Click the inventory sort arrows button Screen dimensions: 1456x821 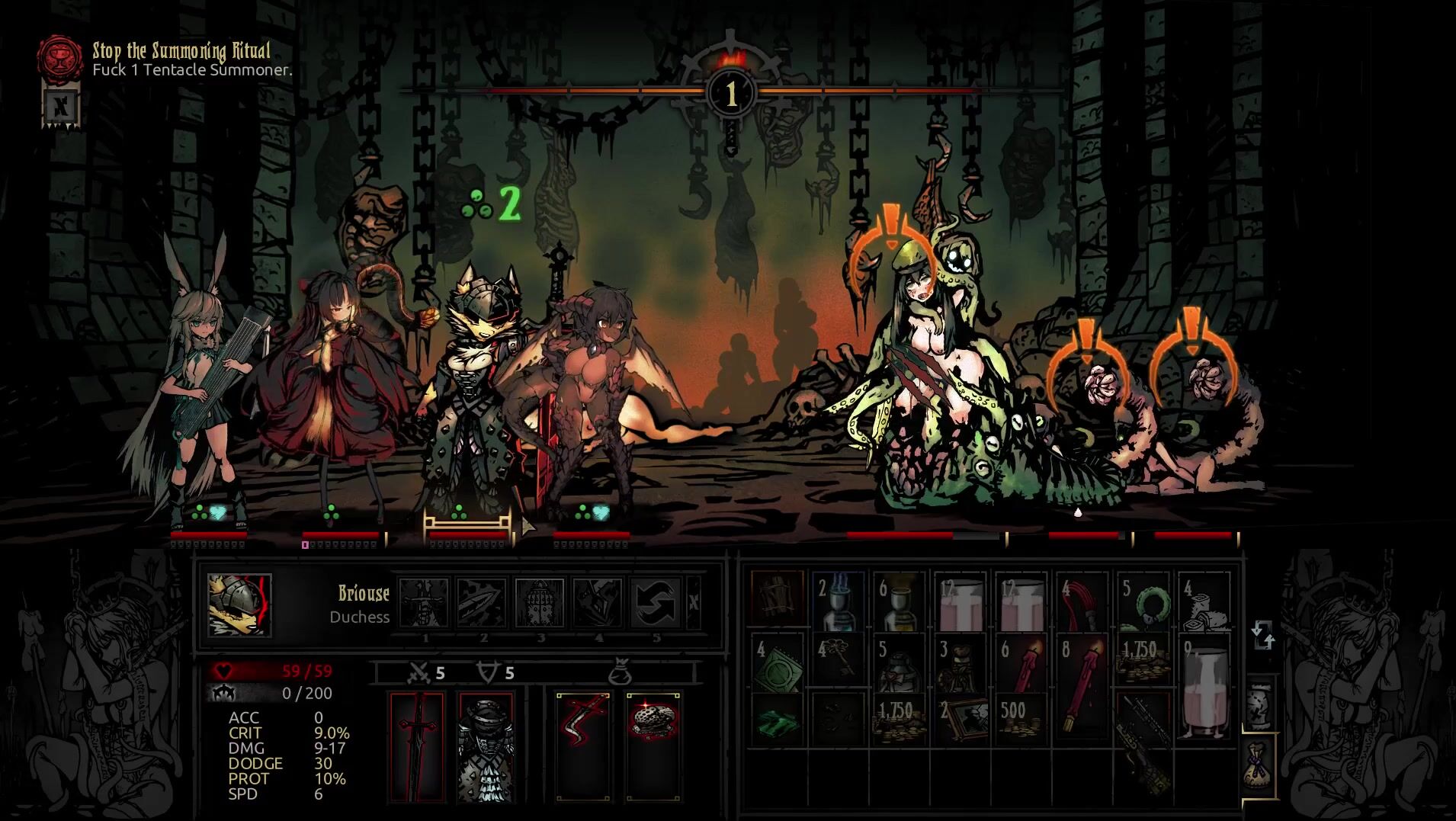pos(1262,635)
